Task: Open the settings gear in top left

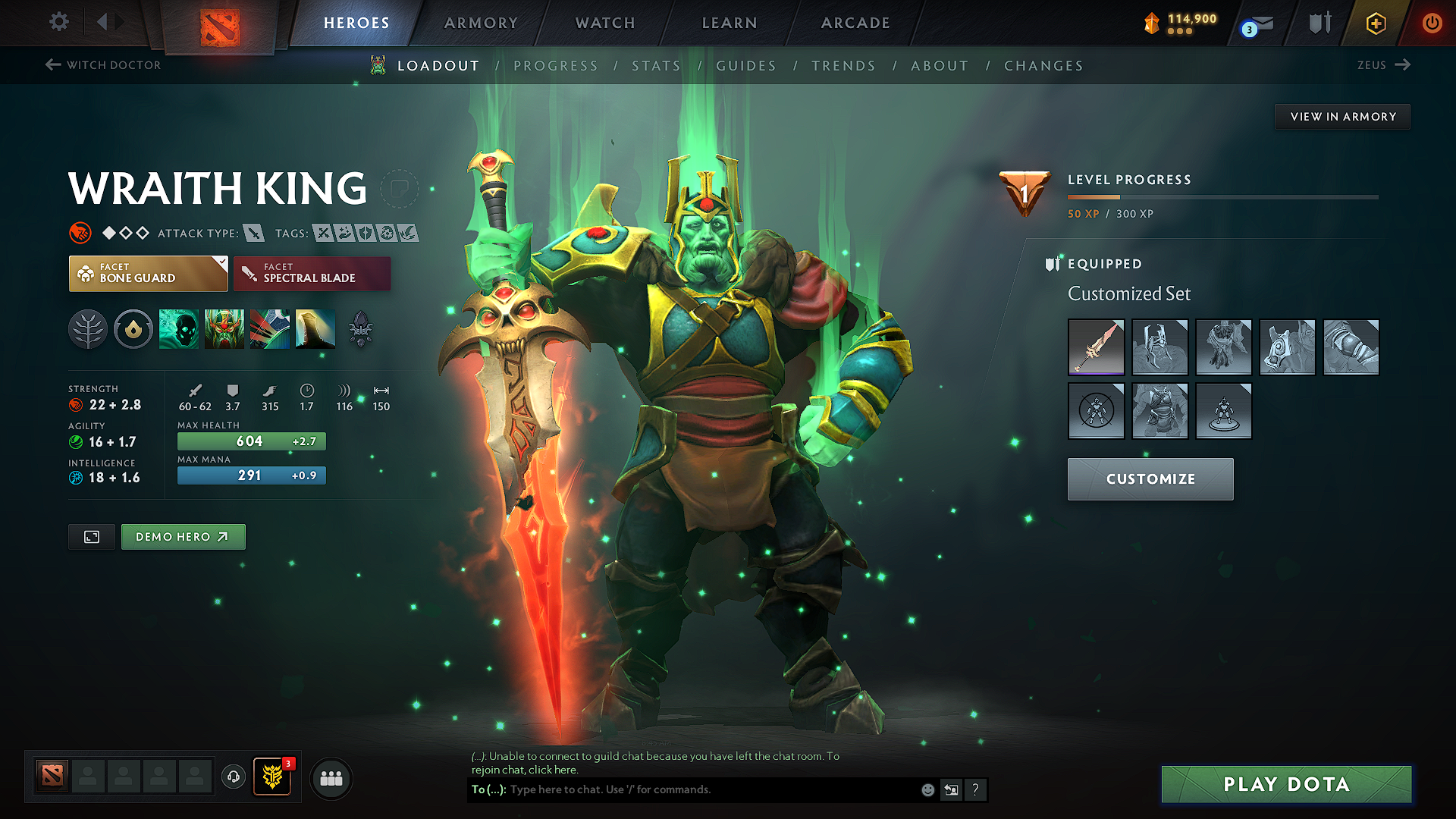Action: click(x=58, y=22)
